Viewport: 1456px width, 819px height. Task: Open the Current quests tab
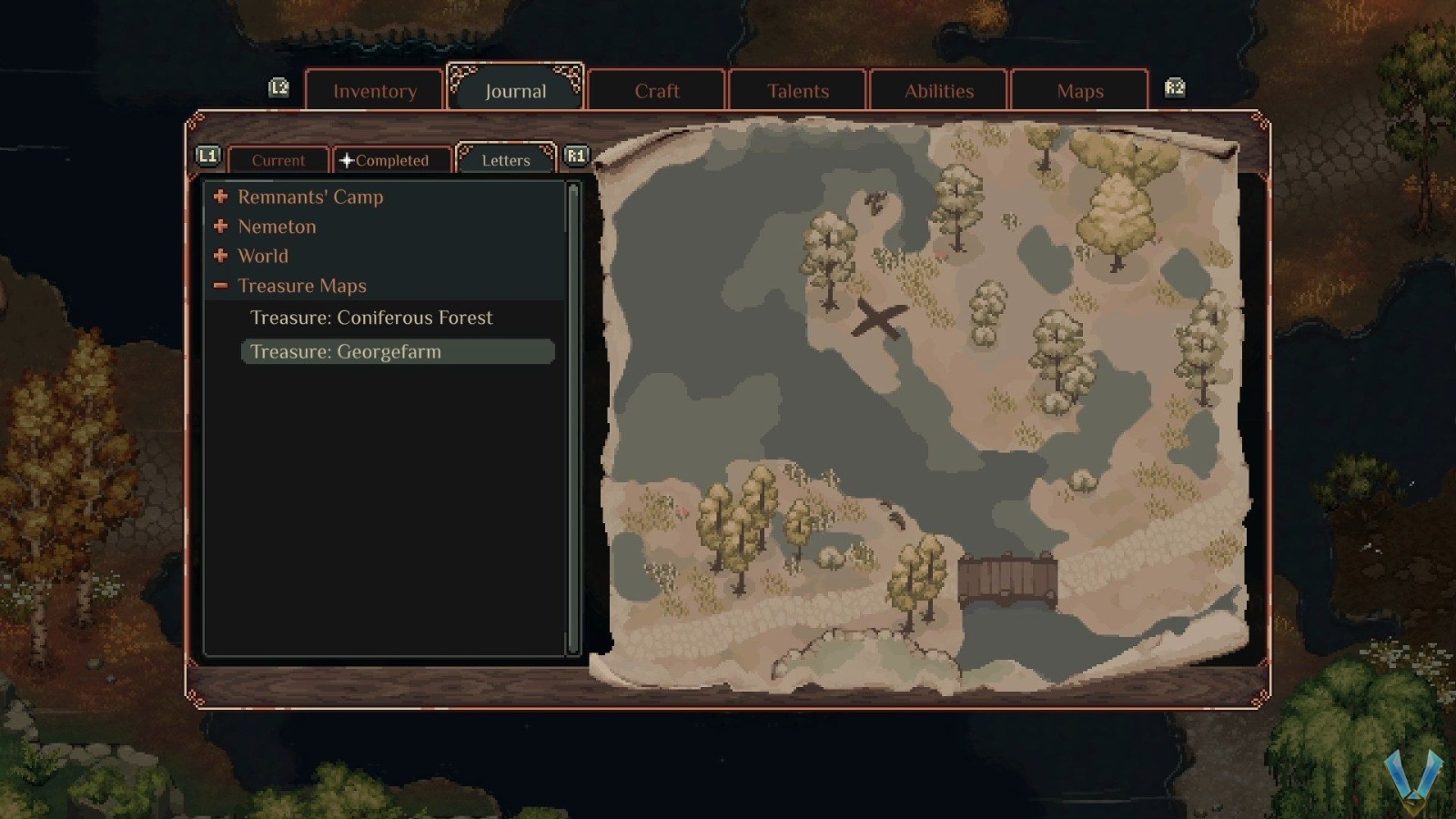[278, 160]
